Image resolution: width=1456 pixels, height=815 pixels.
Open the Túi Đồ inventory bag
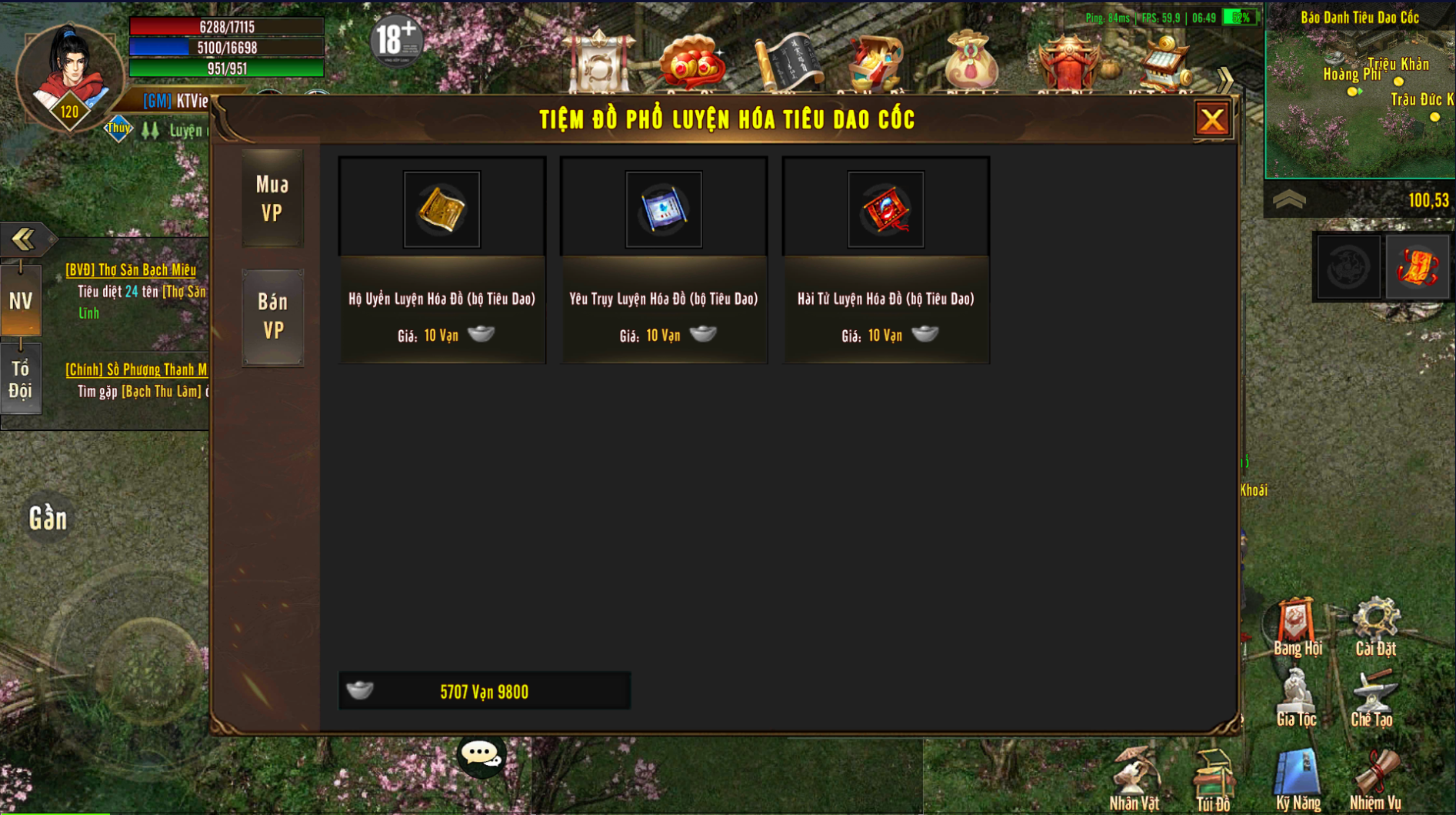[x=1213, y=779]
